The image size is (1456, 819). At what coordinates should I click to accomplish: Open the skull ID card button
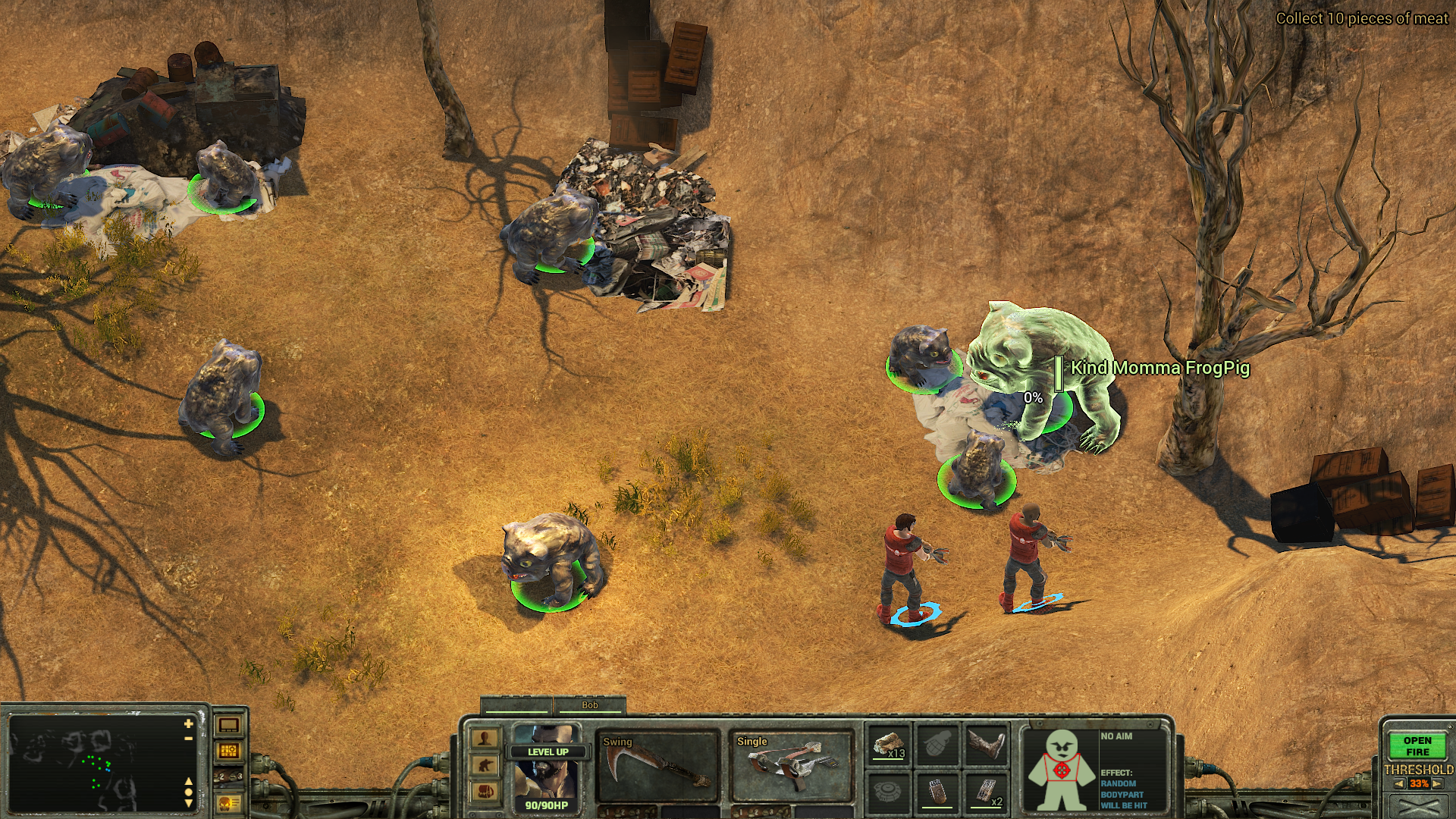pos(229,802)
